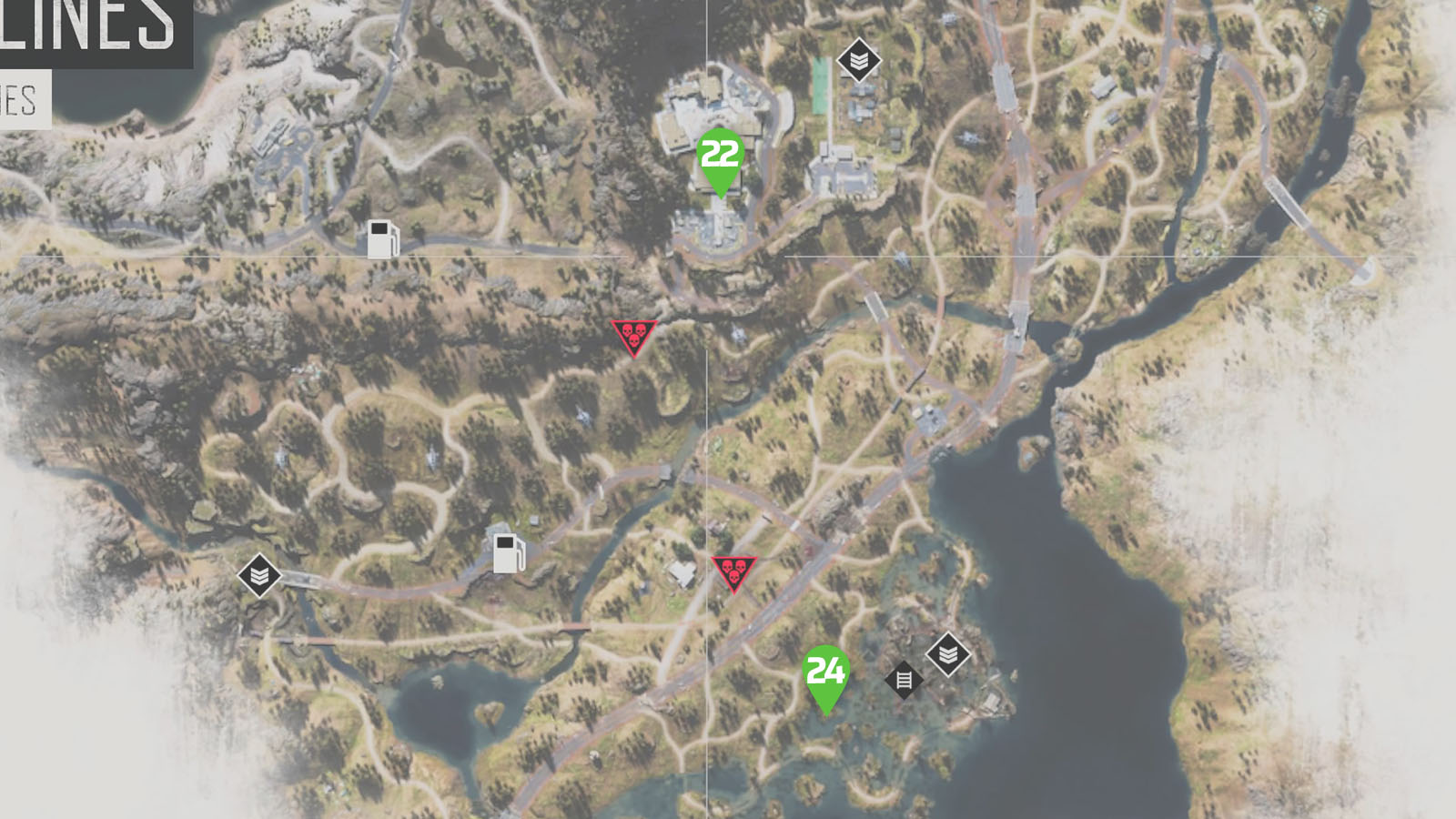Select the ladder supply marker near marker 24
Viewport: 1456px width, 819px height.
tap(904, 681)
